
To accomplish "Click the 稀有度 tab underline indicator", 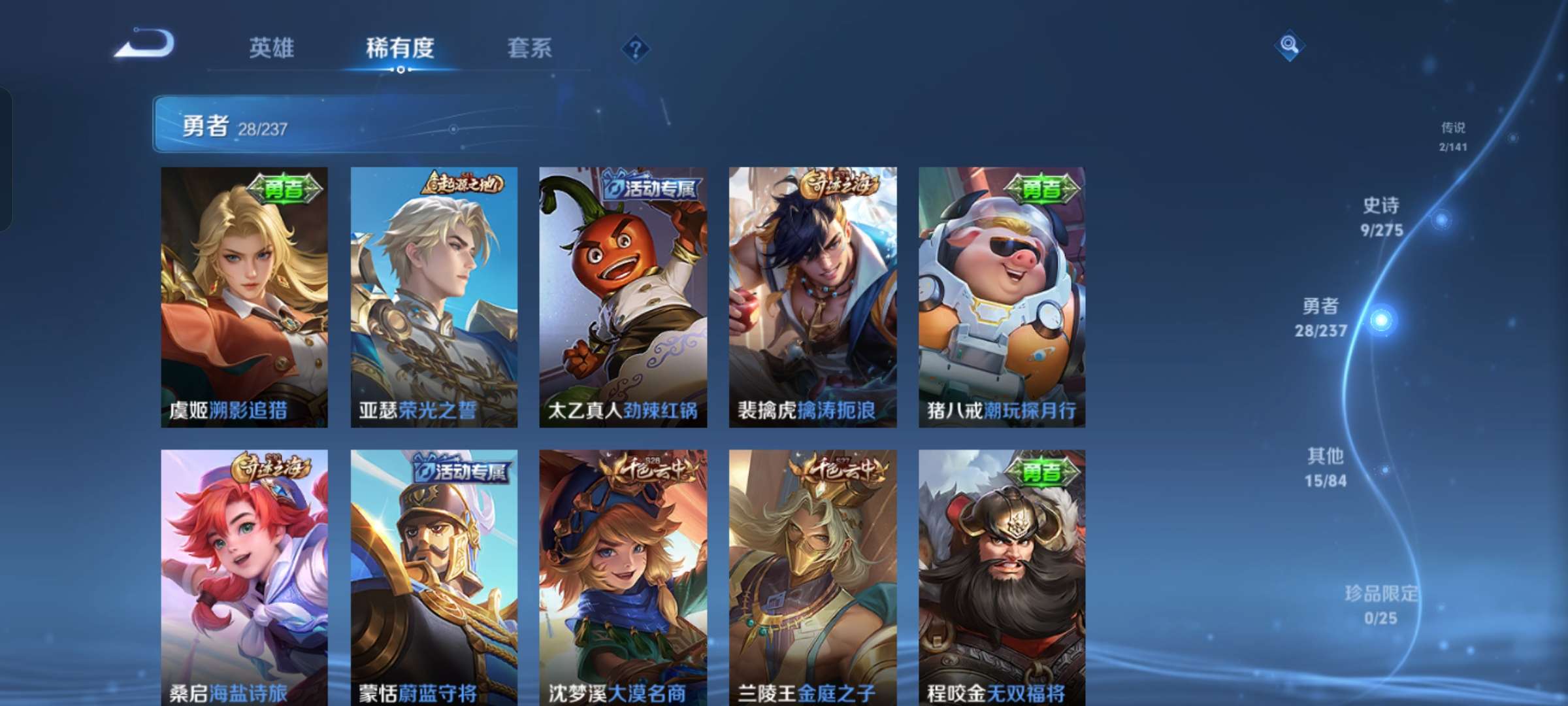I will pos(400,71).
